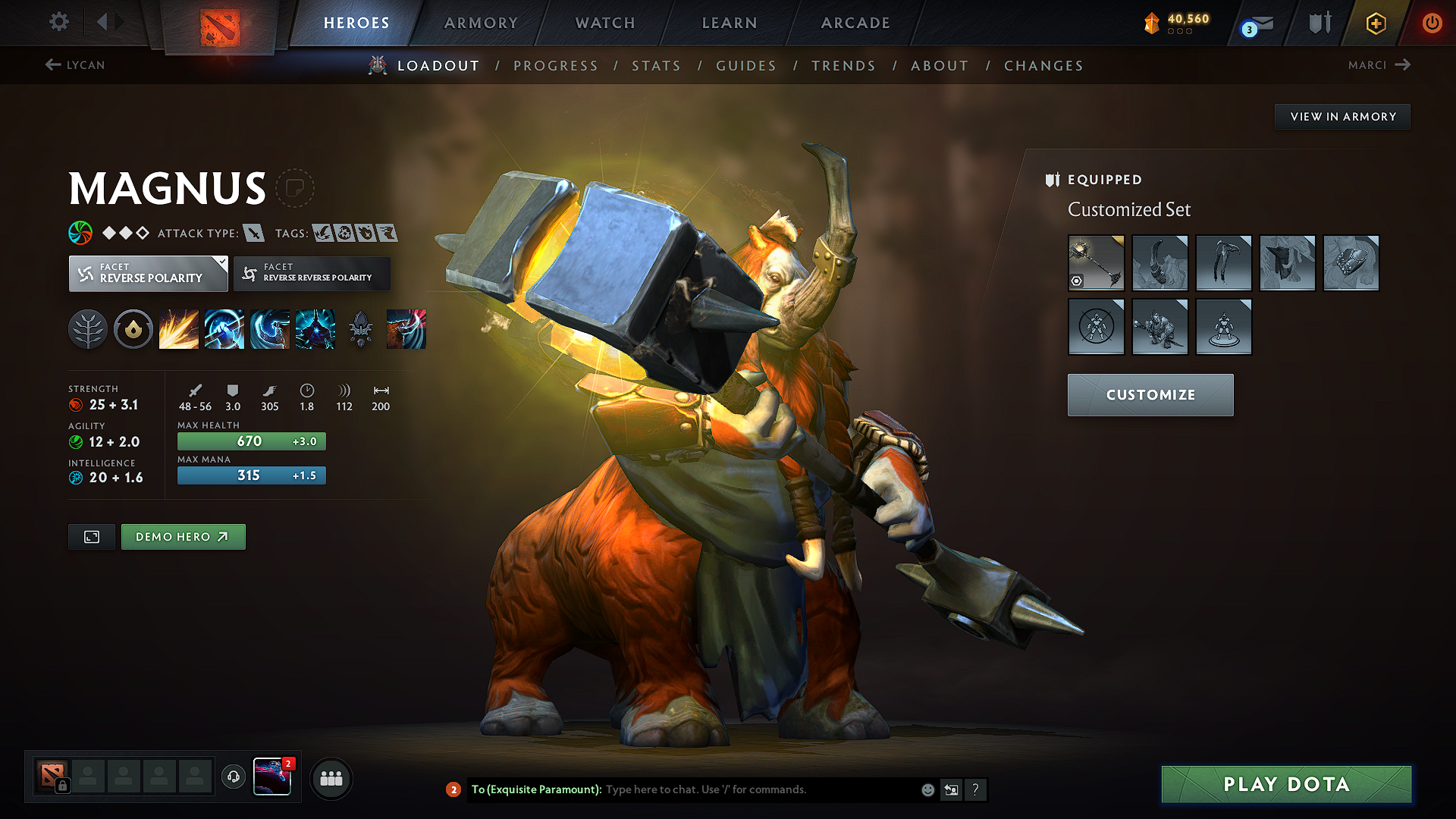Open the Empower ability details

coord(224,328)
